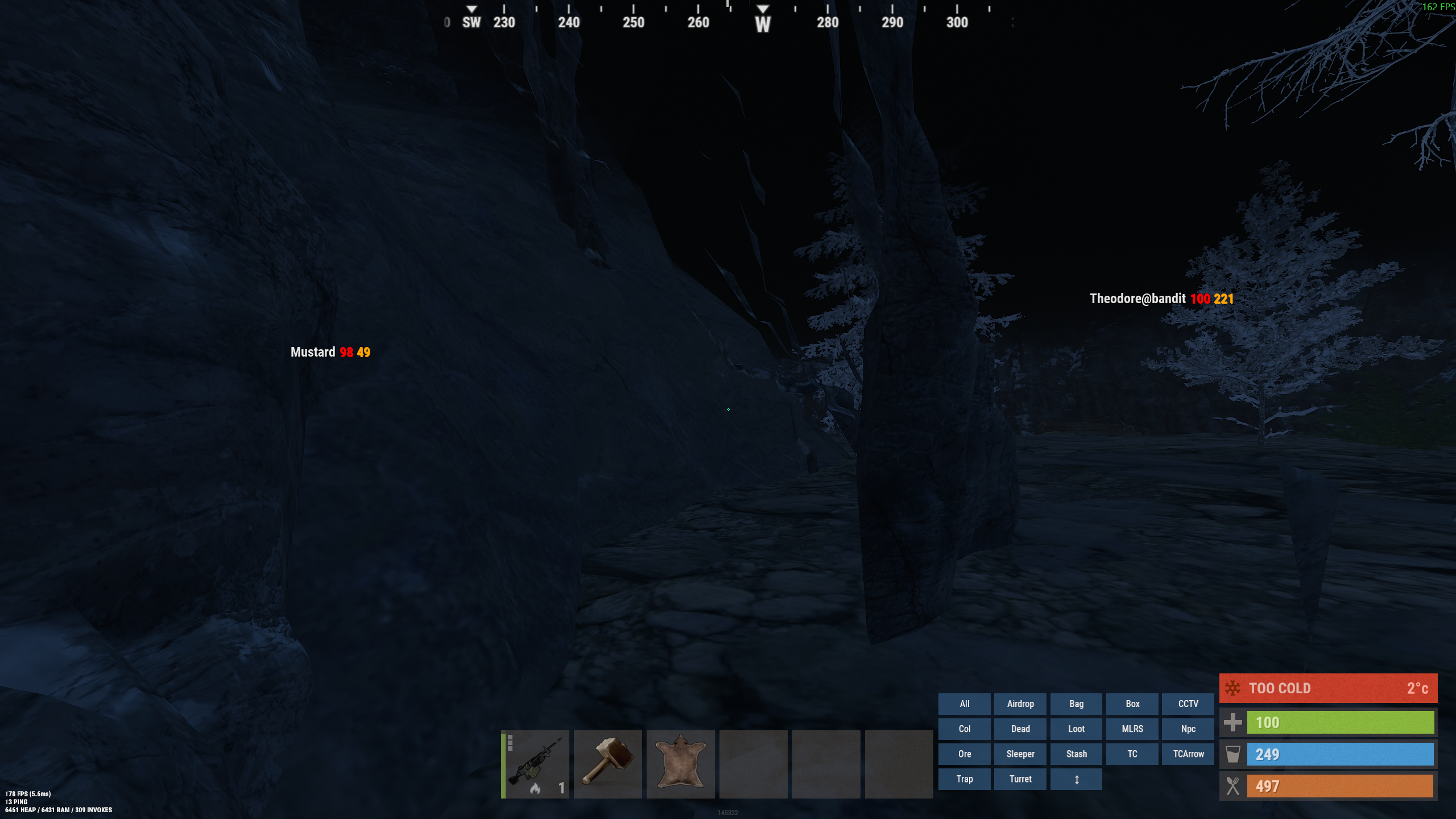Click the health cross icon beside the green bar
1456x819 pixels.
click(1233, 722)
